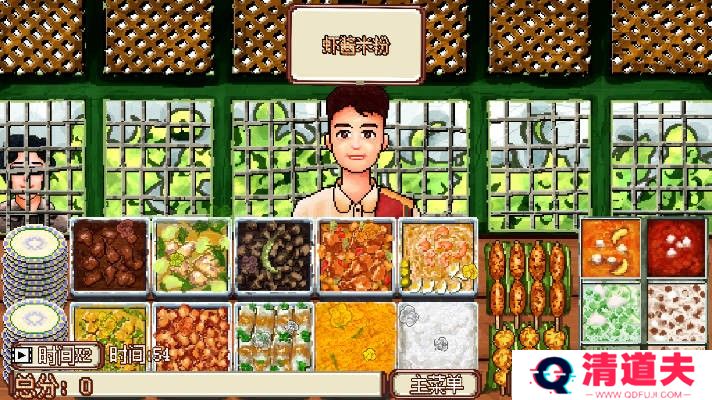Pick the shrimp rice noodle tray
Screen dimensions: 712x400
coord(437,256)
